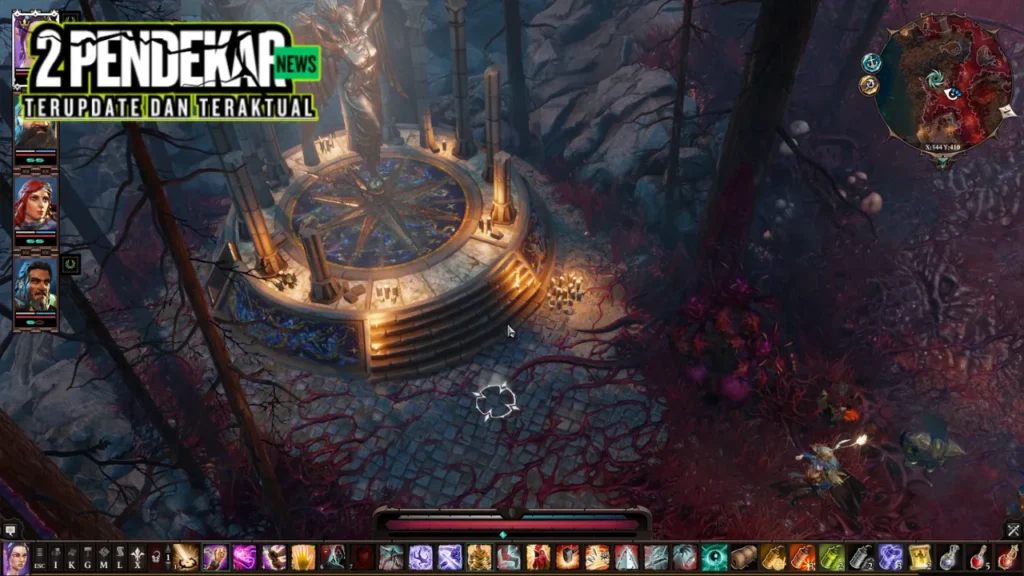1024x576 pixels.
Task: Select the green grenade in the hotbar
Action: (x=832, y=557)
